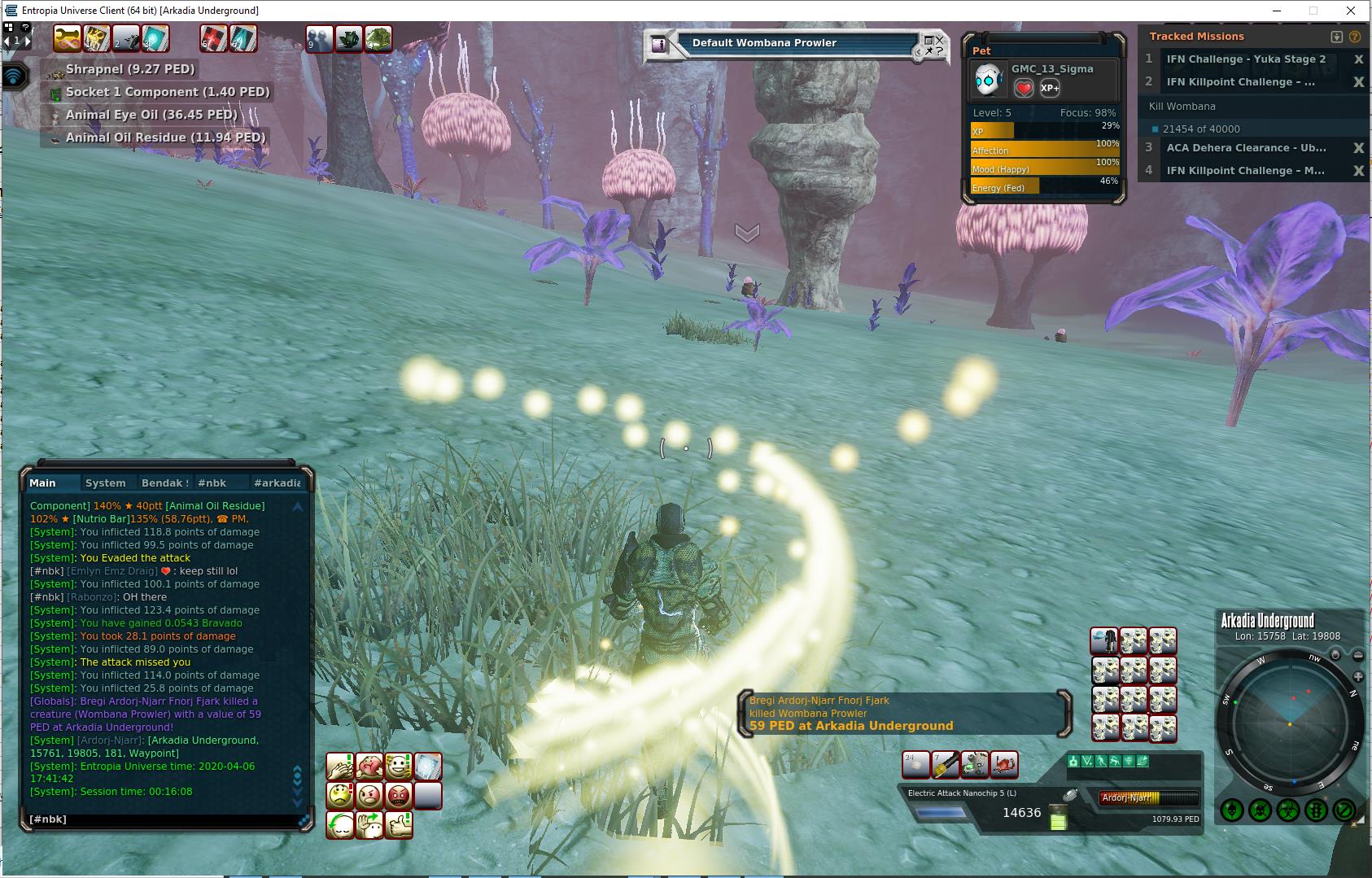The image size is (1372, 878).
Task: Collapse the Tracked Missions panel
Action: pyautogui.click(x=1336, y=37)
